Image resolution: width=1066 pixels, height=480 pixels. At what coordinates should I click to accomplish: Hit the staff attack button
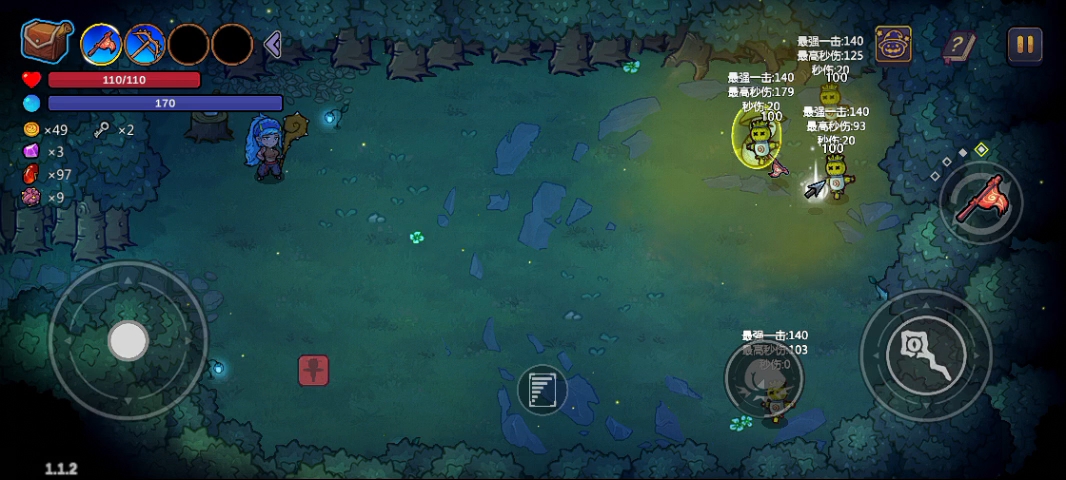point(926,355)
